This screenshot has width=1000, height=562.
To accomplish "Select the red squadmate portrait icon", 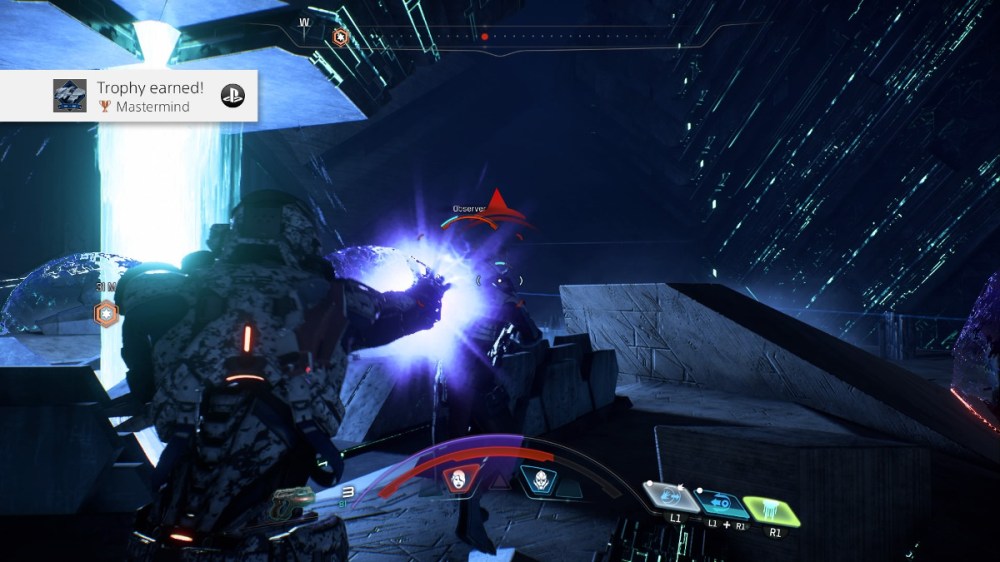I will (457, 481).
